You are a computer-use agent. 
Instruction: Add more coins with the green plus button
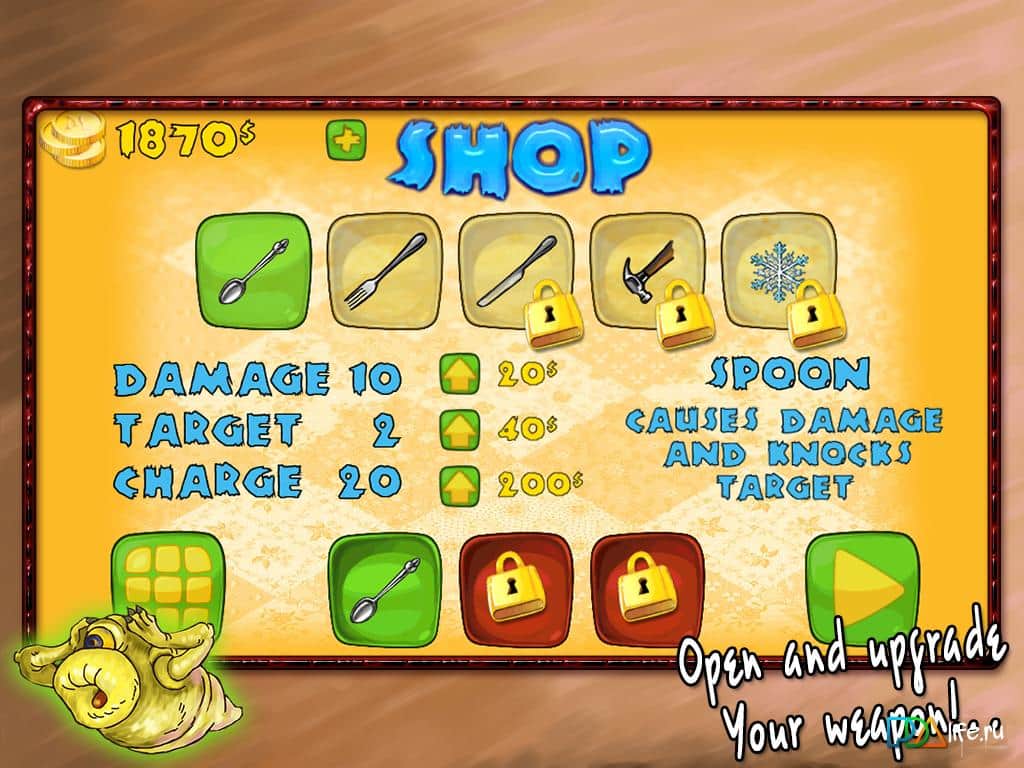(x=347, y=141)
